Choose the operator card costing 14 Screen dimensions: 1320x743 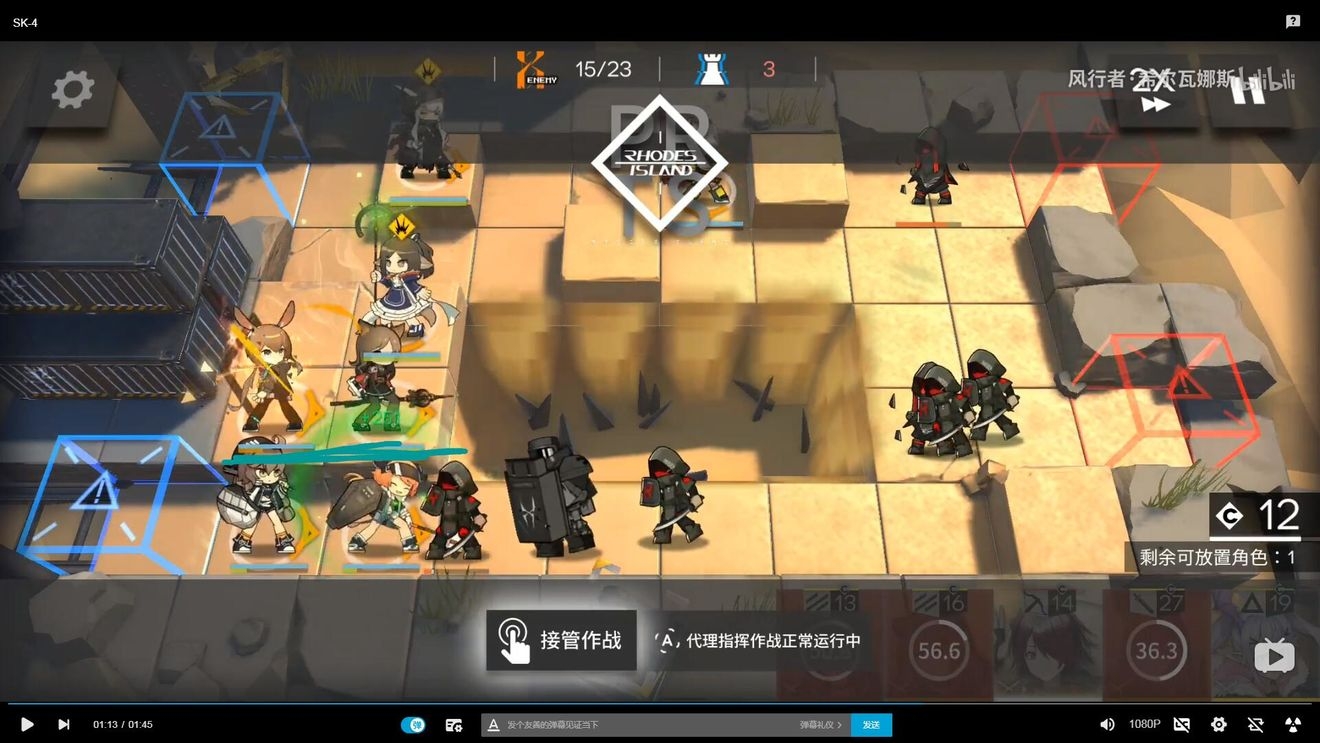pyautogui.click(x=1046, y=645)
